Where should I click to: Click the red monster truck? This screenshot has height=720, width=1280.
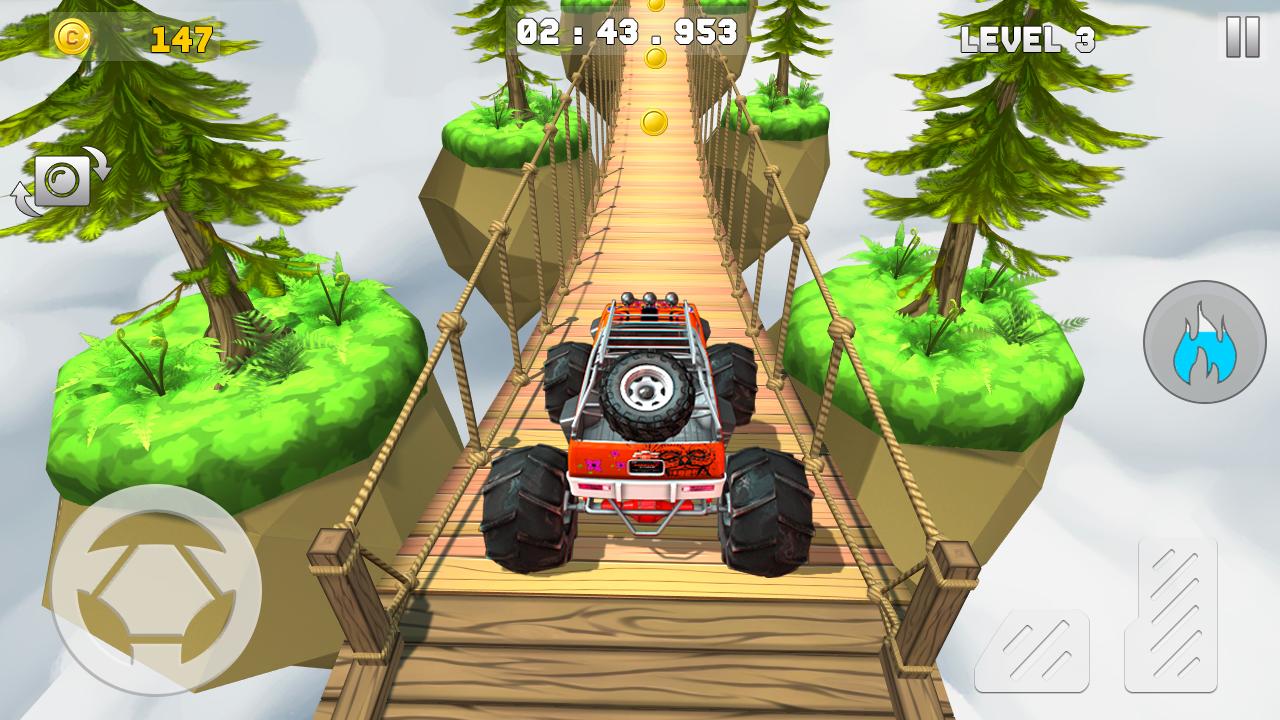[x=645, y=420]
